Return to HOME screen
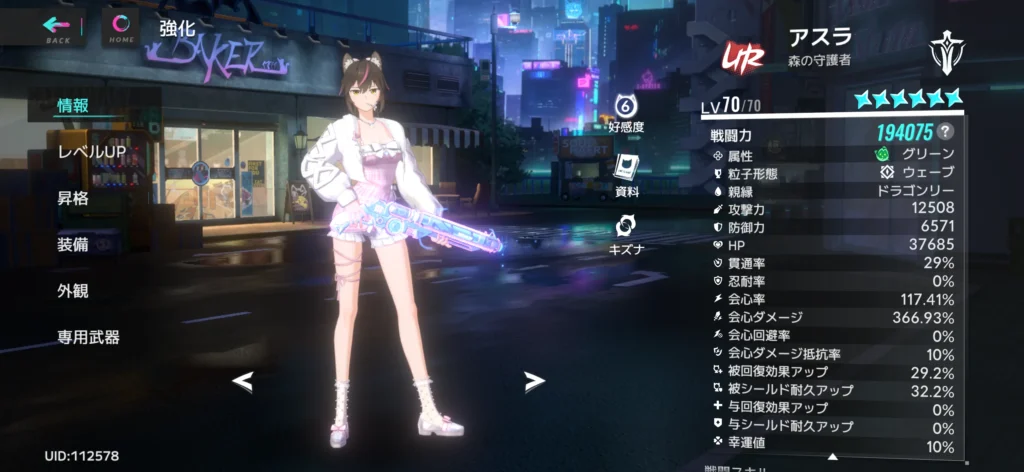1024x472 pixels. 121,27
